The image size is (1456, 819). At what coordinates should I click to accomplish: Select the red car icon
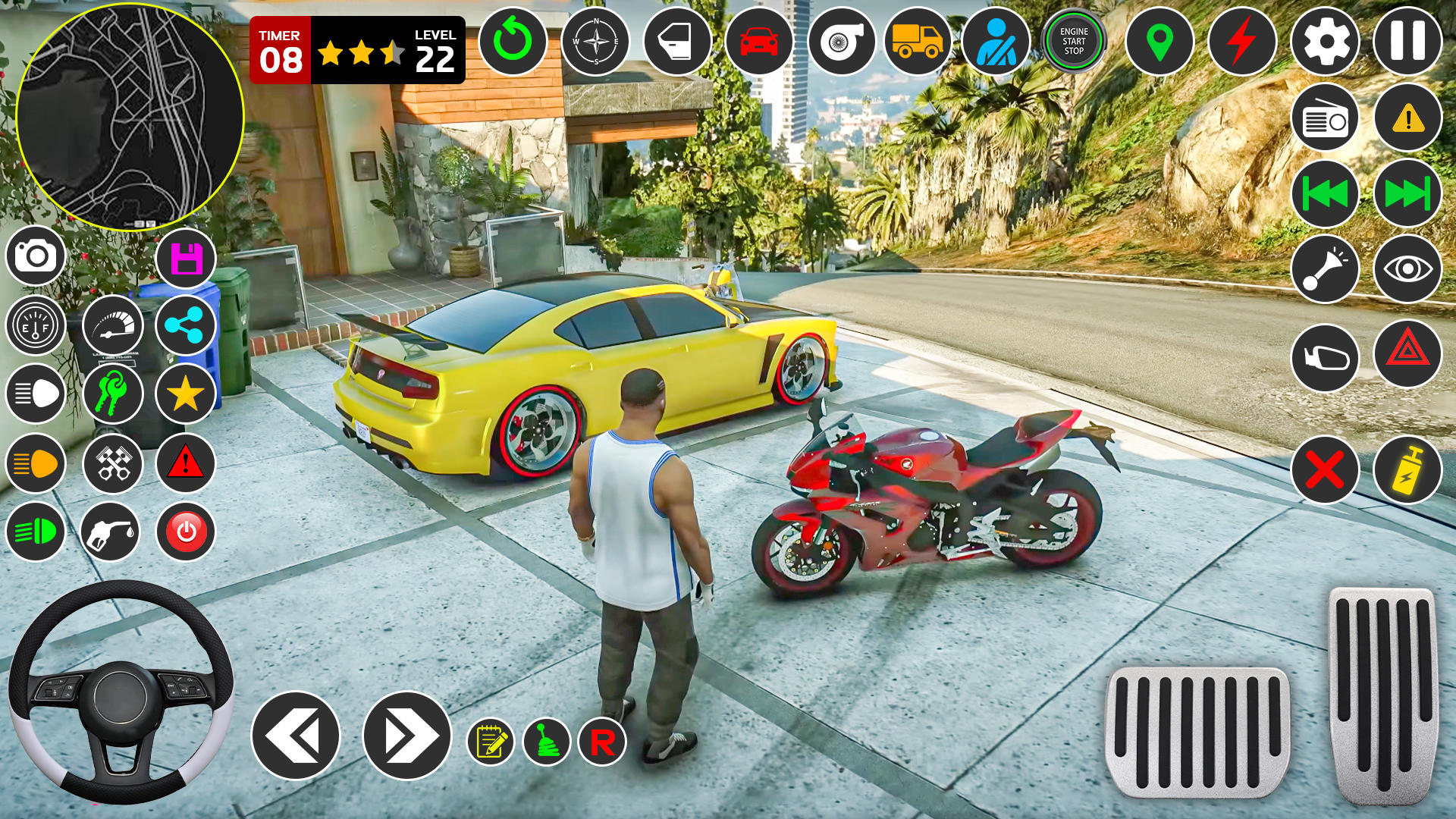click(x=759, y=41)
